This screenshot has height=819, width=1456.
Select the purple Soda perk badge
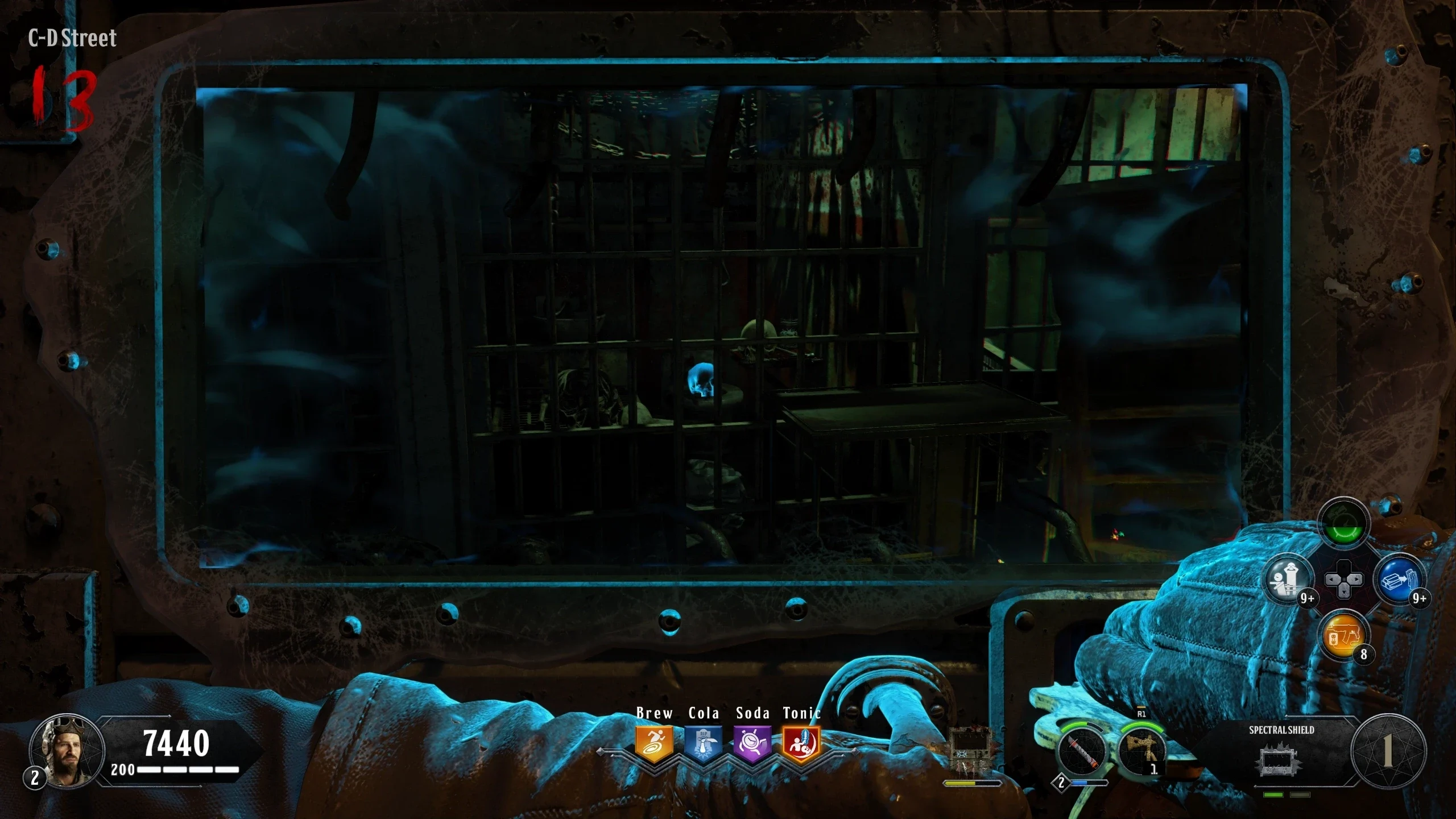pyautogui.click(x=752, y=743)
